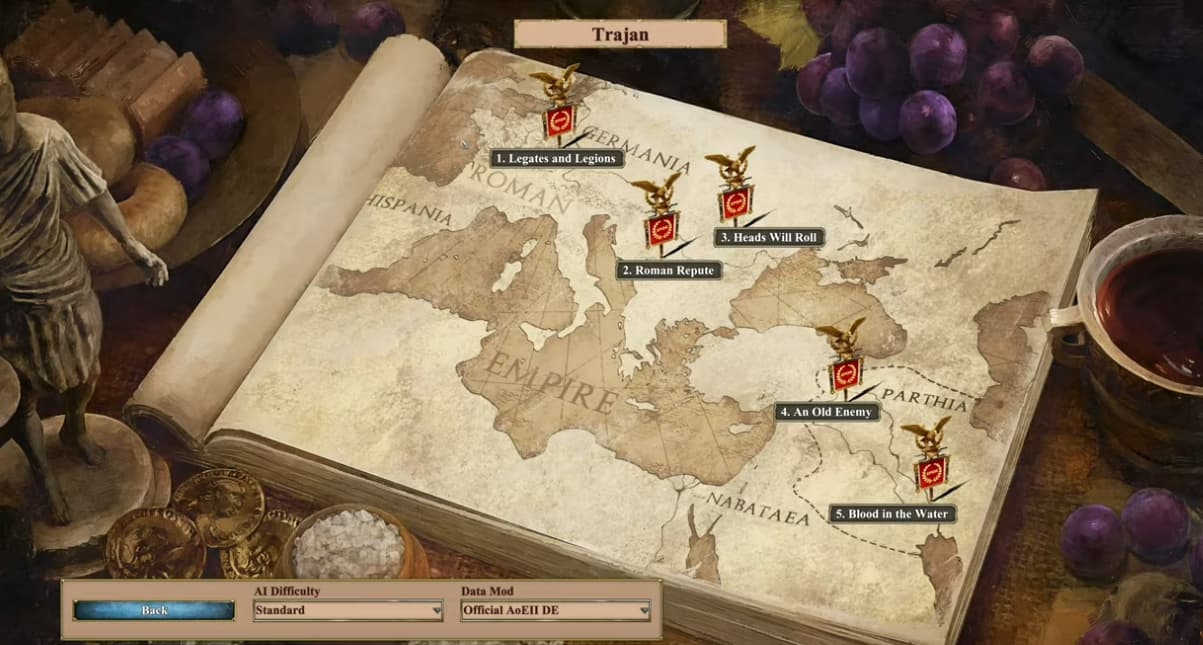Screen dimensions: 1203x645
Task: Open the Data Mod dropdown
Action: point(555,610)
